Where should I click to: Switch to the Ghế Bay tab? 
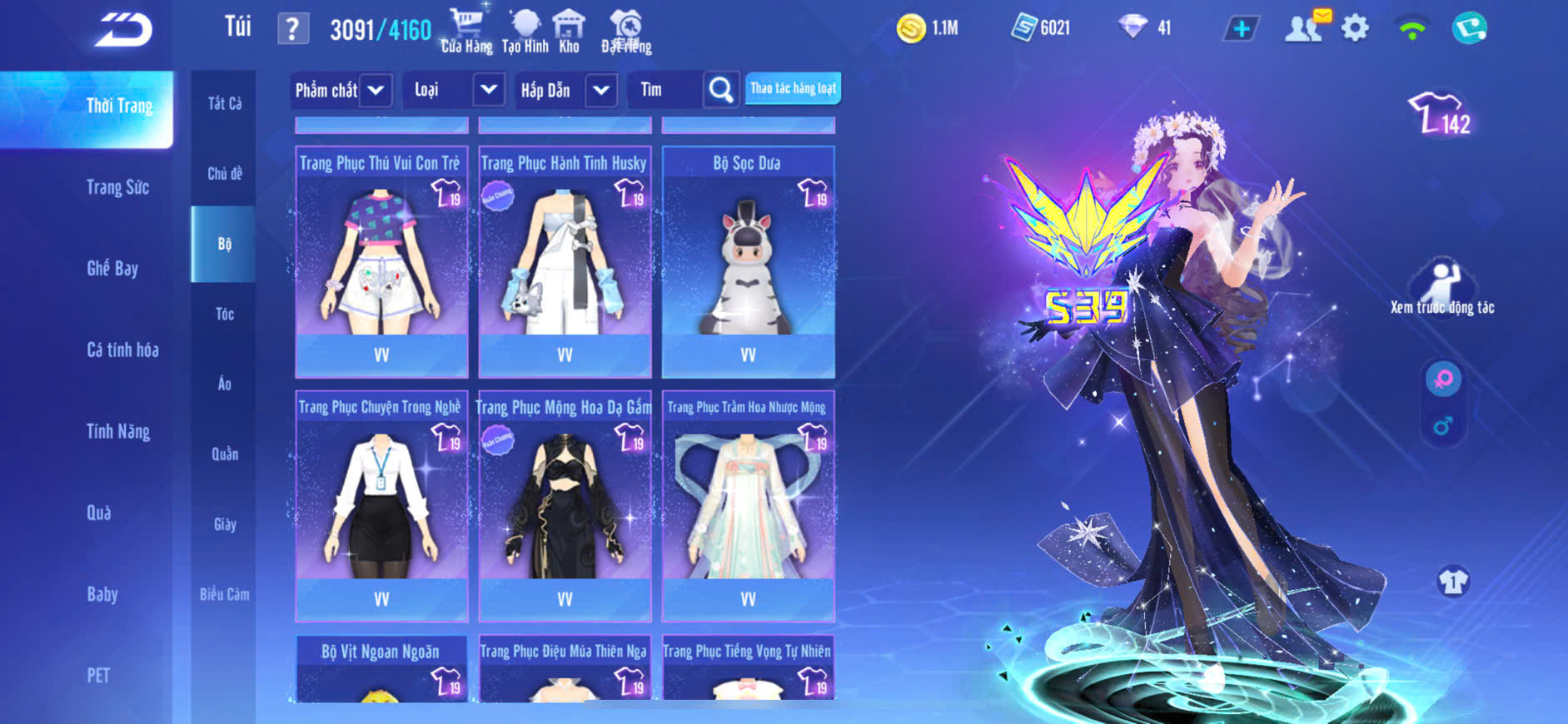[x=112, y=268]
